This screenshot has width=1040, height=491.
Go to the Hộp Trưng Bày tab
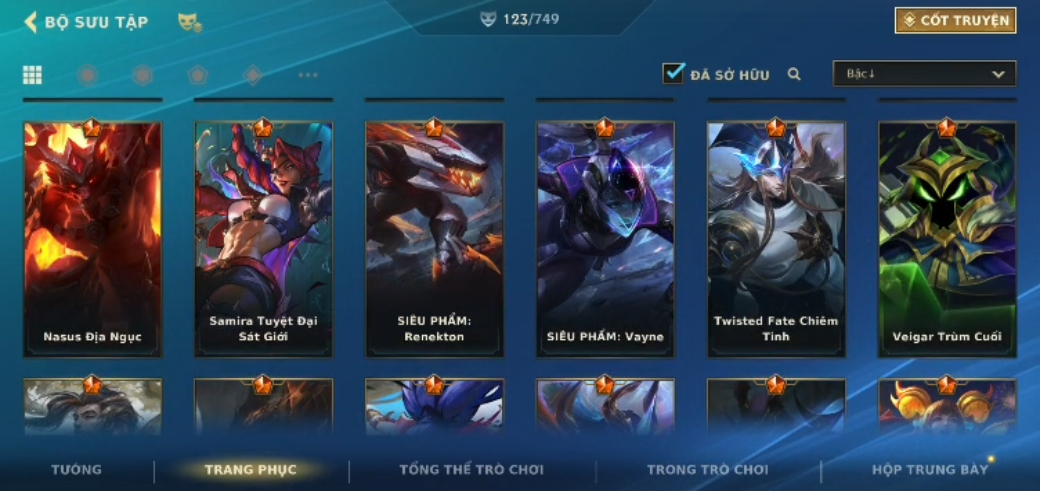click(929, 470)
